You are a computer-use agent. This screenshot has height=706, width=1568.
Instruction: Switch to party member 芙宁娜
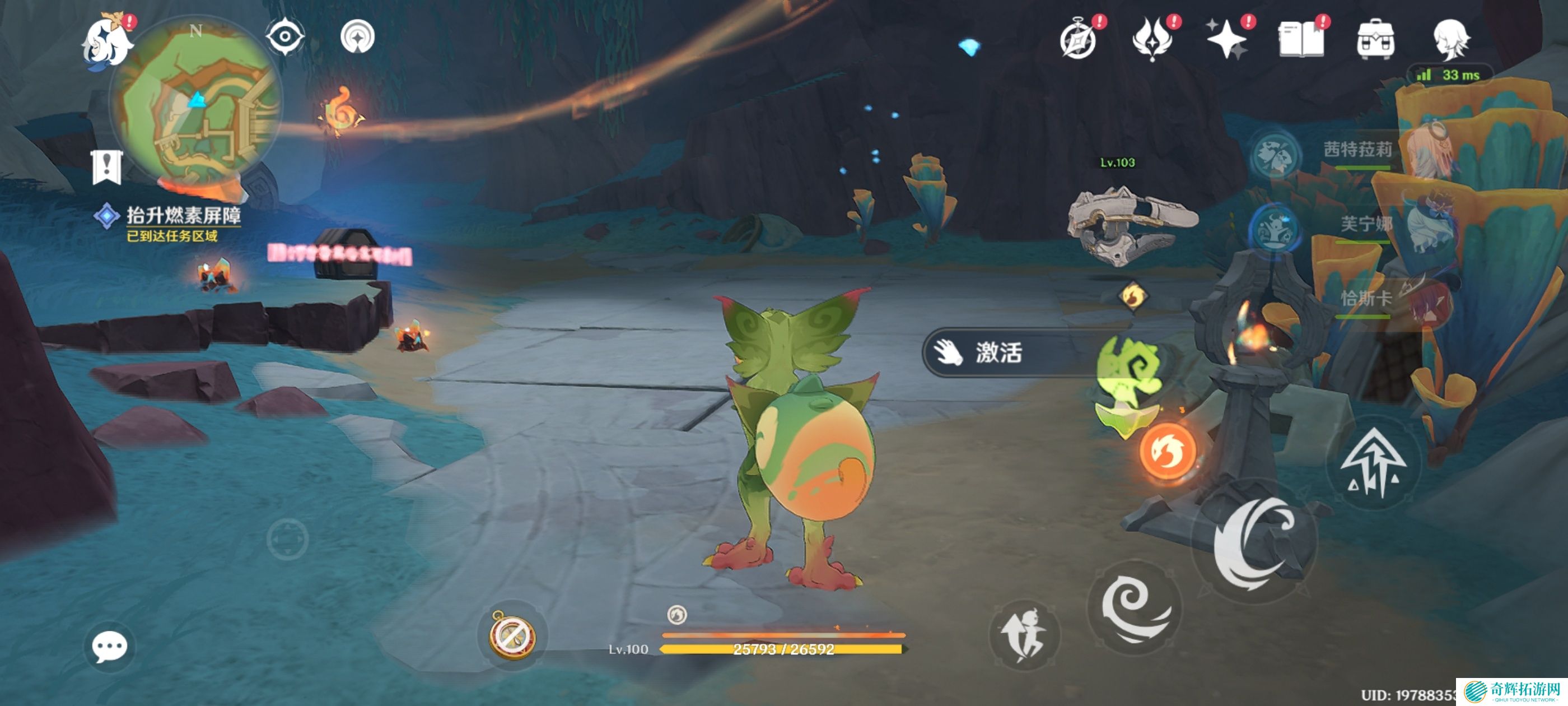[1365, 225]
